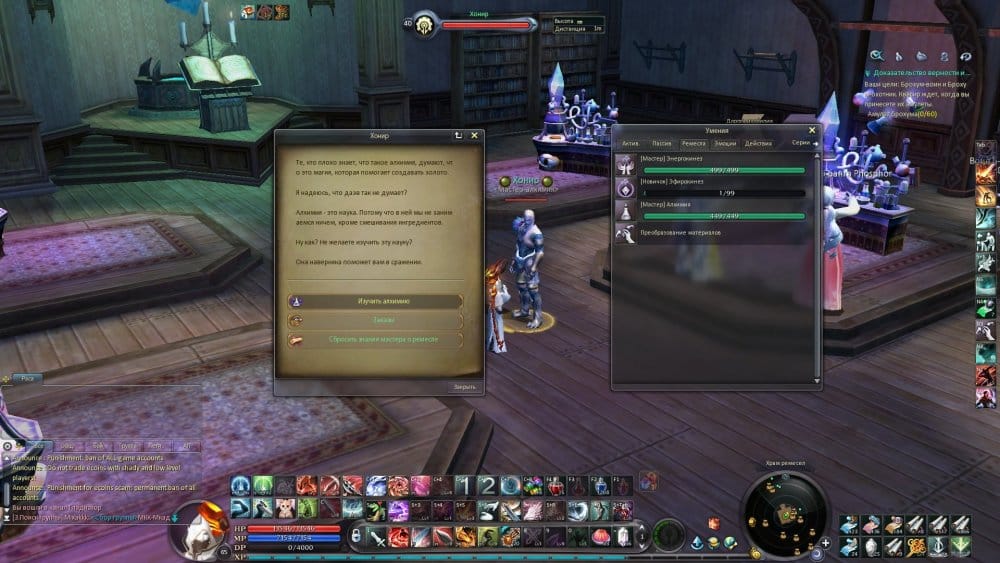Choose the 'Изучить алхимию' dialogue option
This screenshot has width=1000, height=563.
[x=375, y=301]
